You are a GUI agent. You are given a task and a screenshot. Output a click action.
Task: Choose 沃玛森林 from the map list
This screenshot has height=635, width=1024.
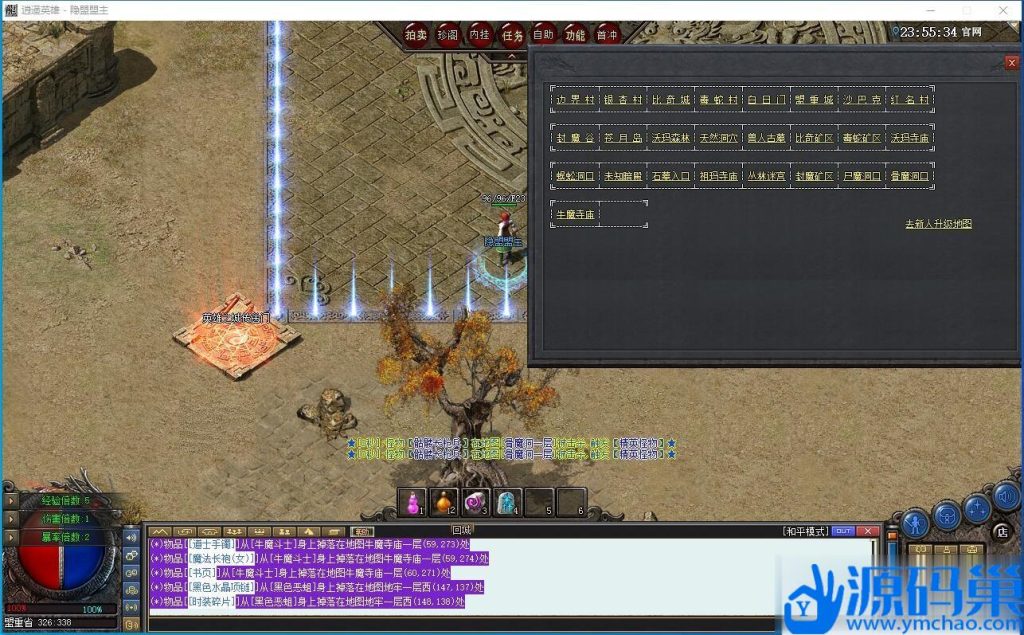[x=671, y=138]
